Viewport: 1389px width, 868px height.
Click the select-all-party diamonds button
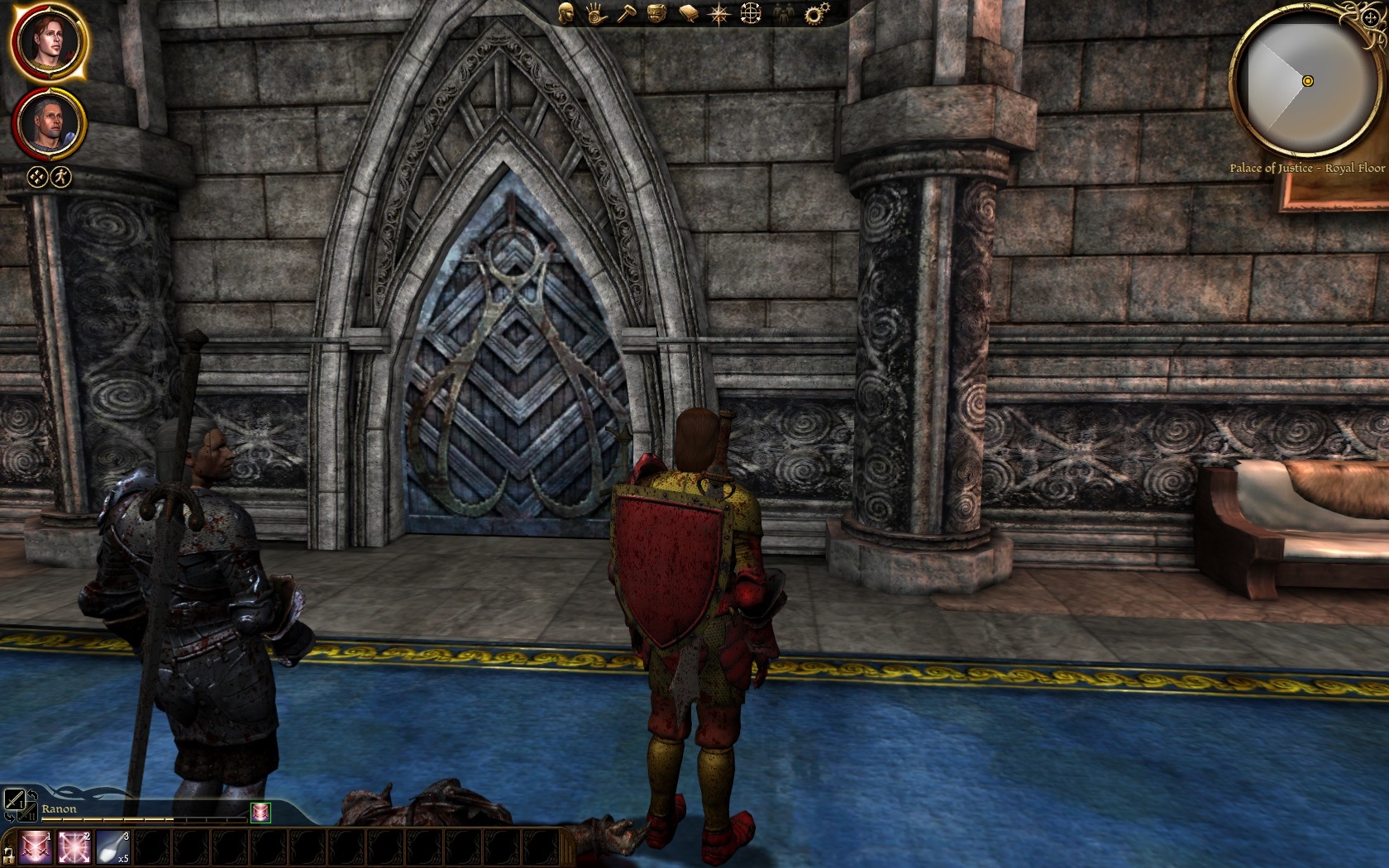tap(36, 176)
